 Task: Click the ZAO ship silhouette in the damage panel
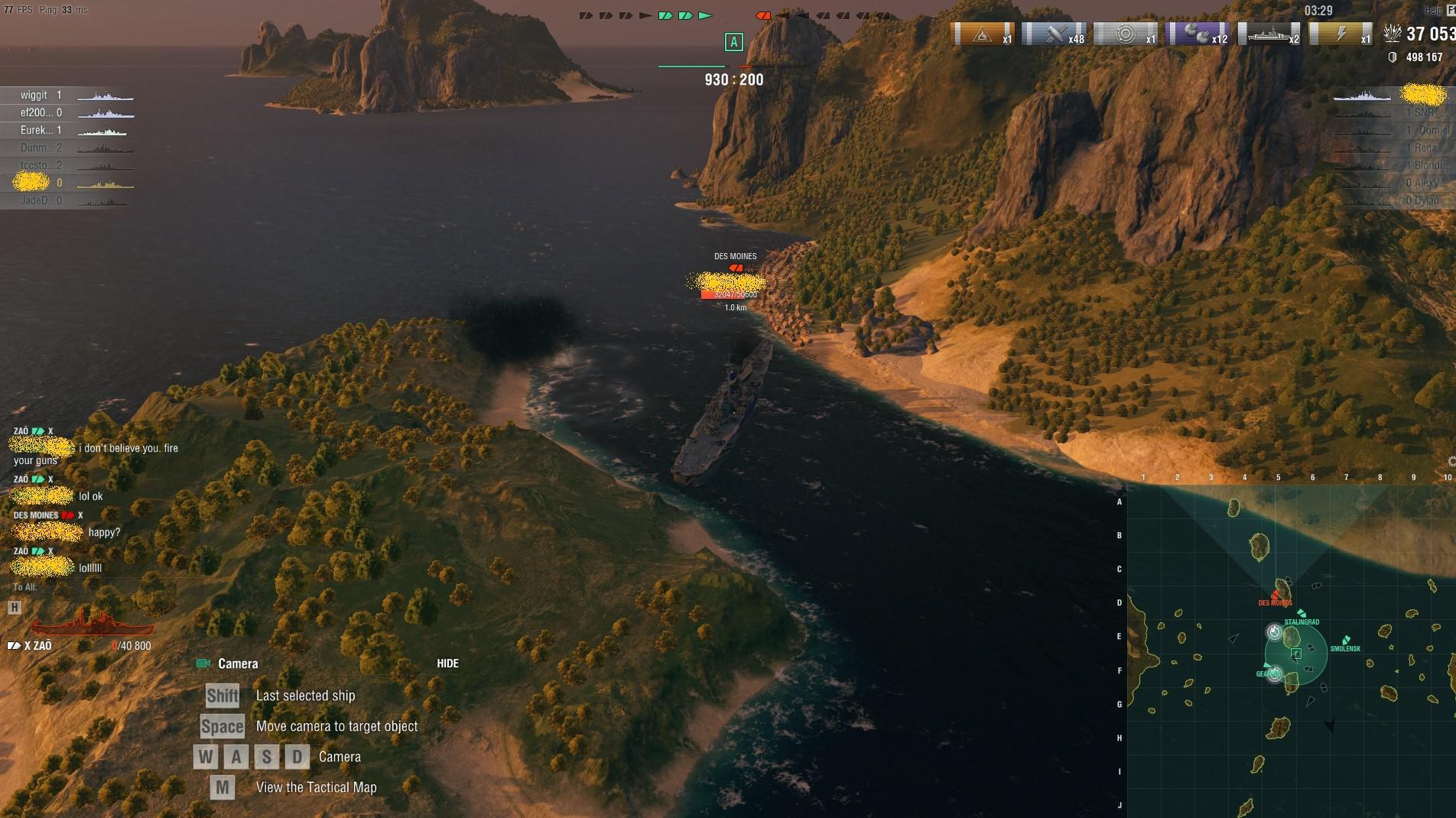(x=92, y=625)
